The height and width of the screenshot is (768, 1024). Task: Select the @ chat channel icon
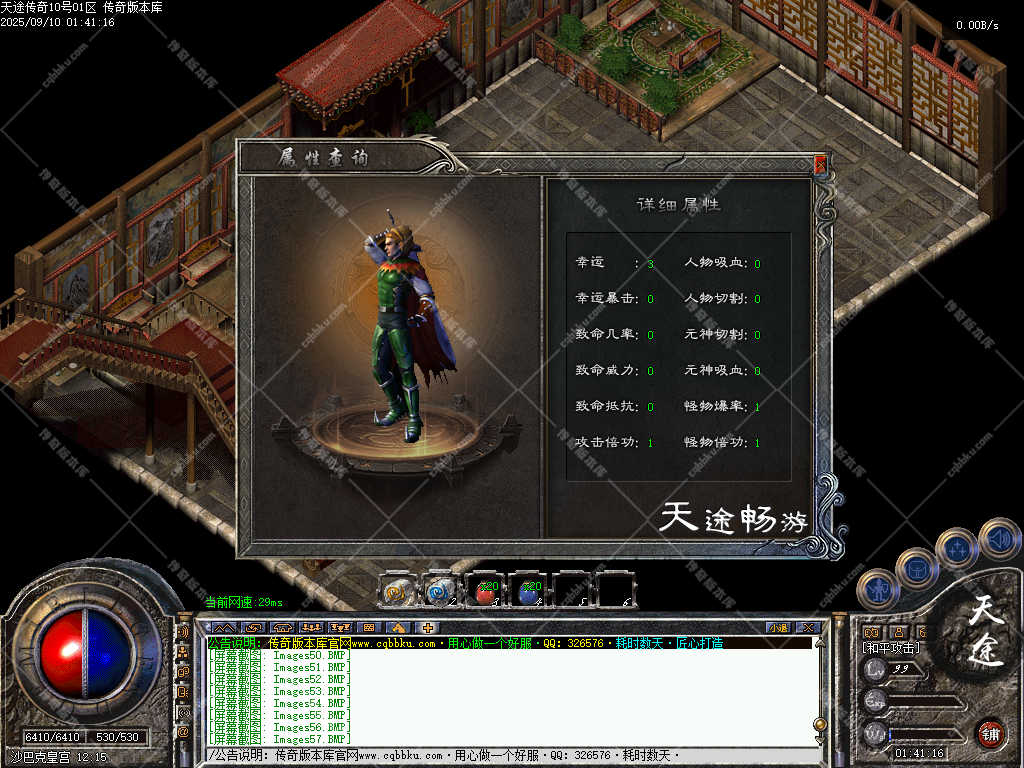point(183,733)
